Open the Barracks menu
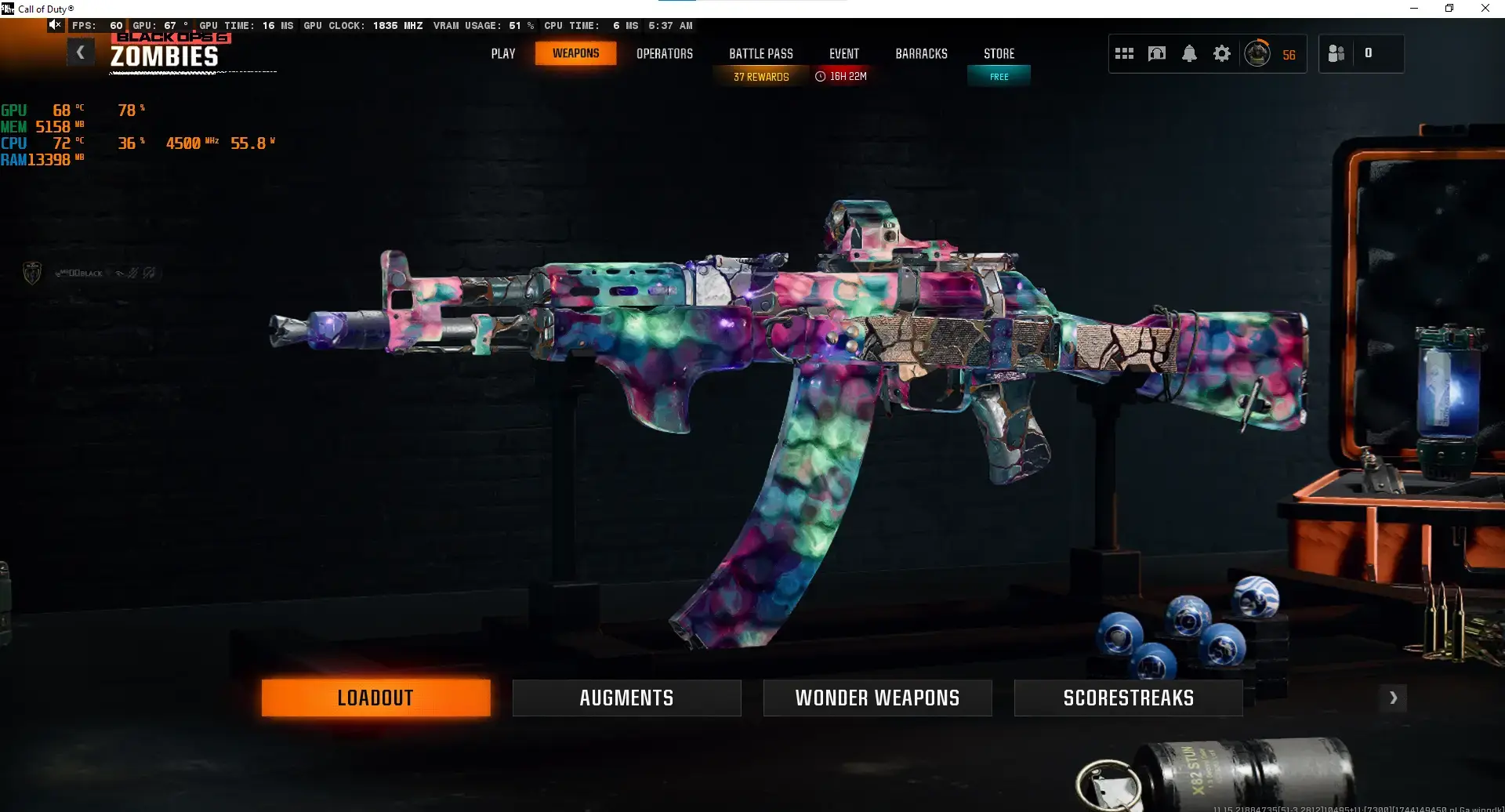Viewport: 1505px width, 812px height. click(921, 53)
